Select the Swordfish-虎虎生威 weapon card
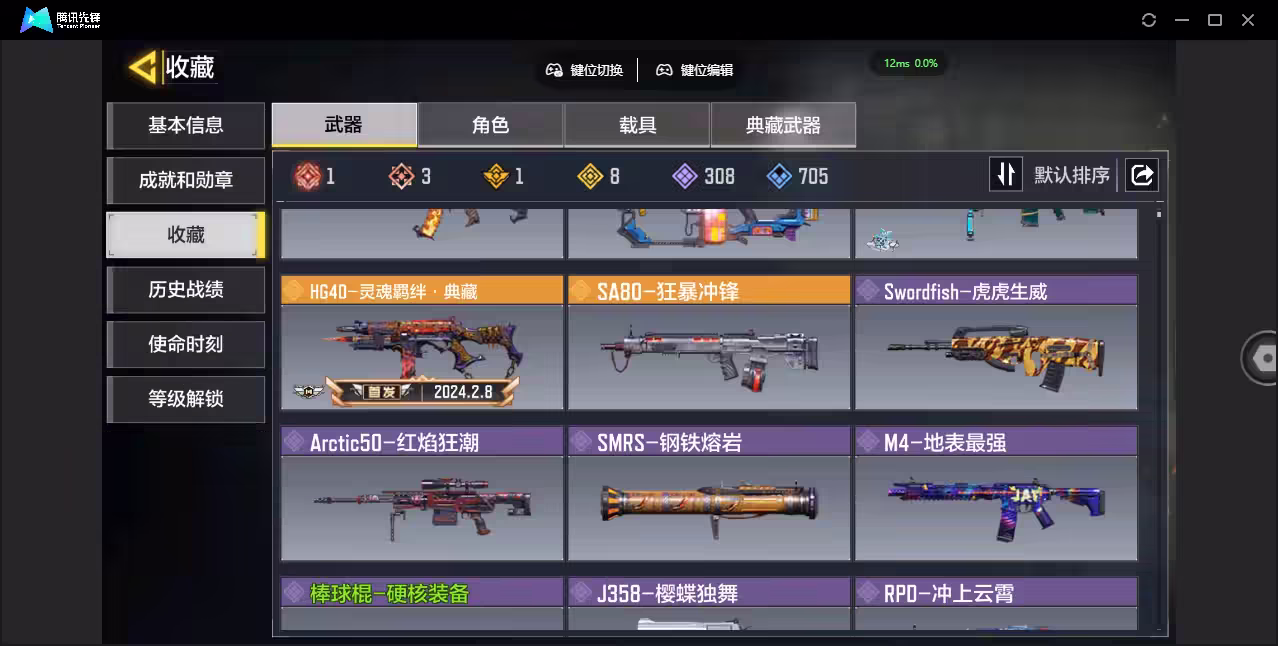 pyautogui.click(x=996, y=343)
